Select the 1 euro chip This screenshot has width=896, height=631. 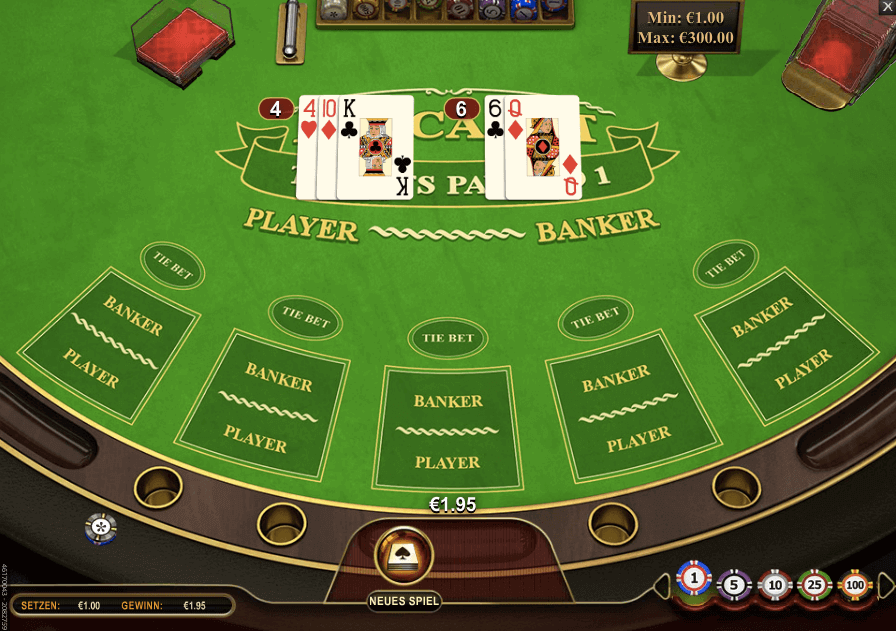click(694, 579)
